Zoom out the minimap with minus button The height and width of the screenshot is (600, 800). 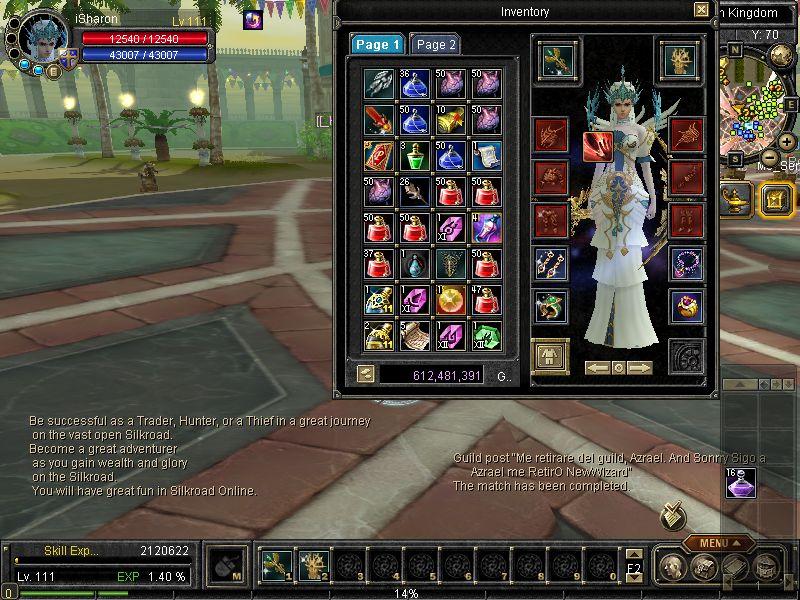click(770, 158)
